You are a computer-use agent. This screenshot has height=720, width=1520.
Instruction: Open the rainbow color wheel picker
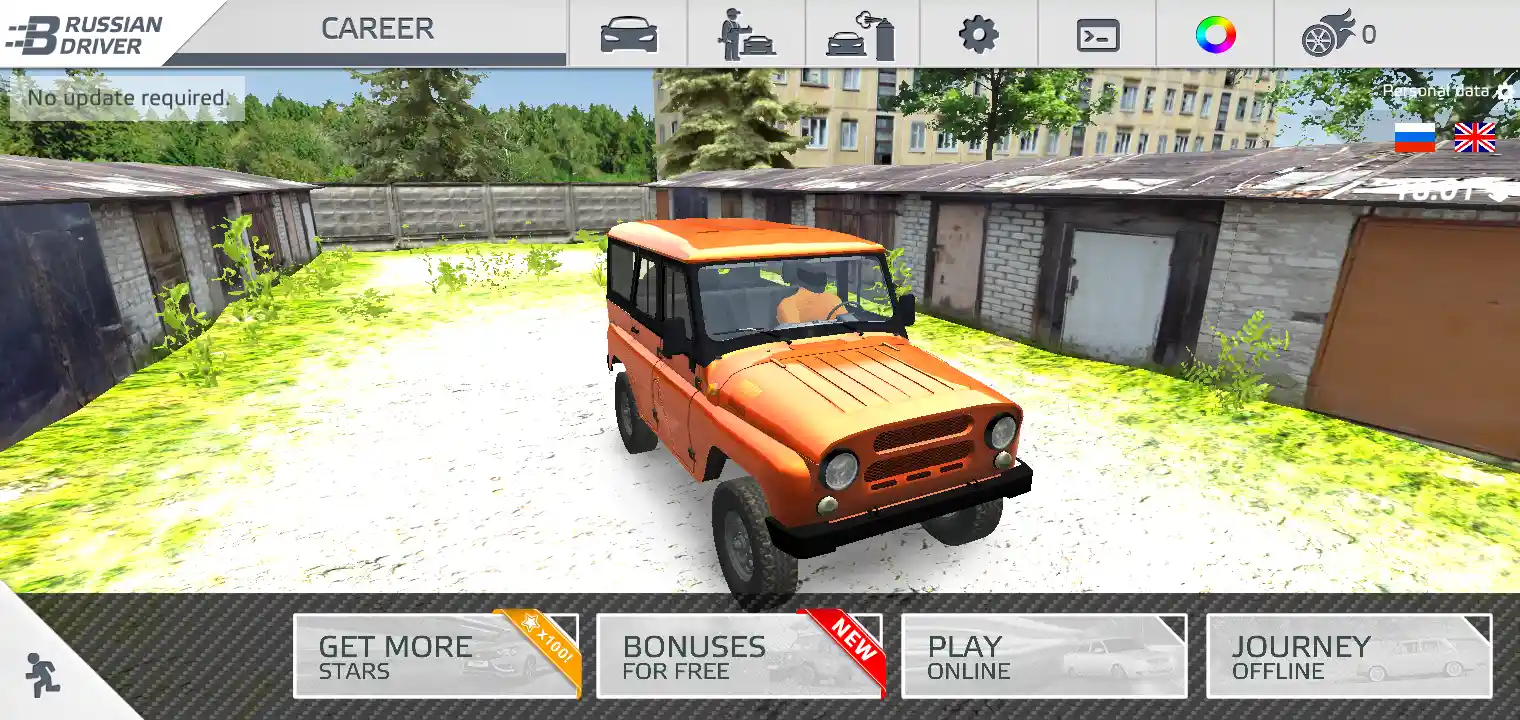click(1215, 35)
